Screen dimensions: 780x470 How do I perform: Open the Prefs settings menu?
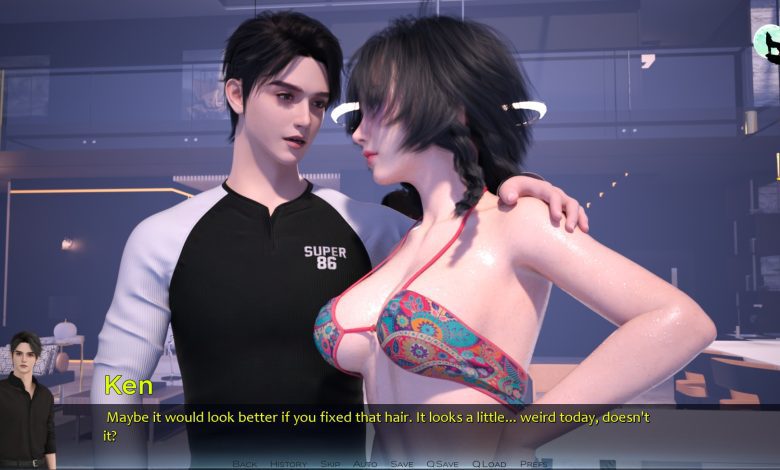(533, 464)
